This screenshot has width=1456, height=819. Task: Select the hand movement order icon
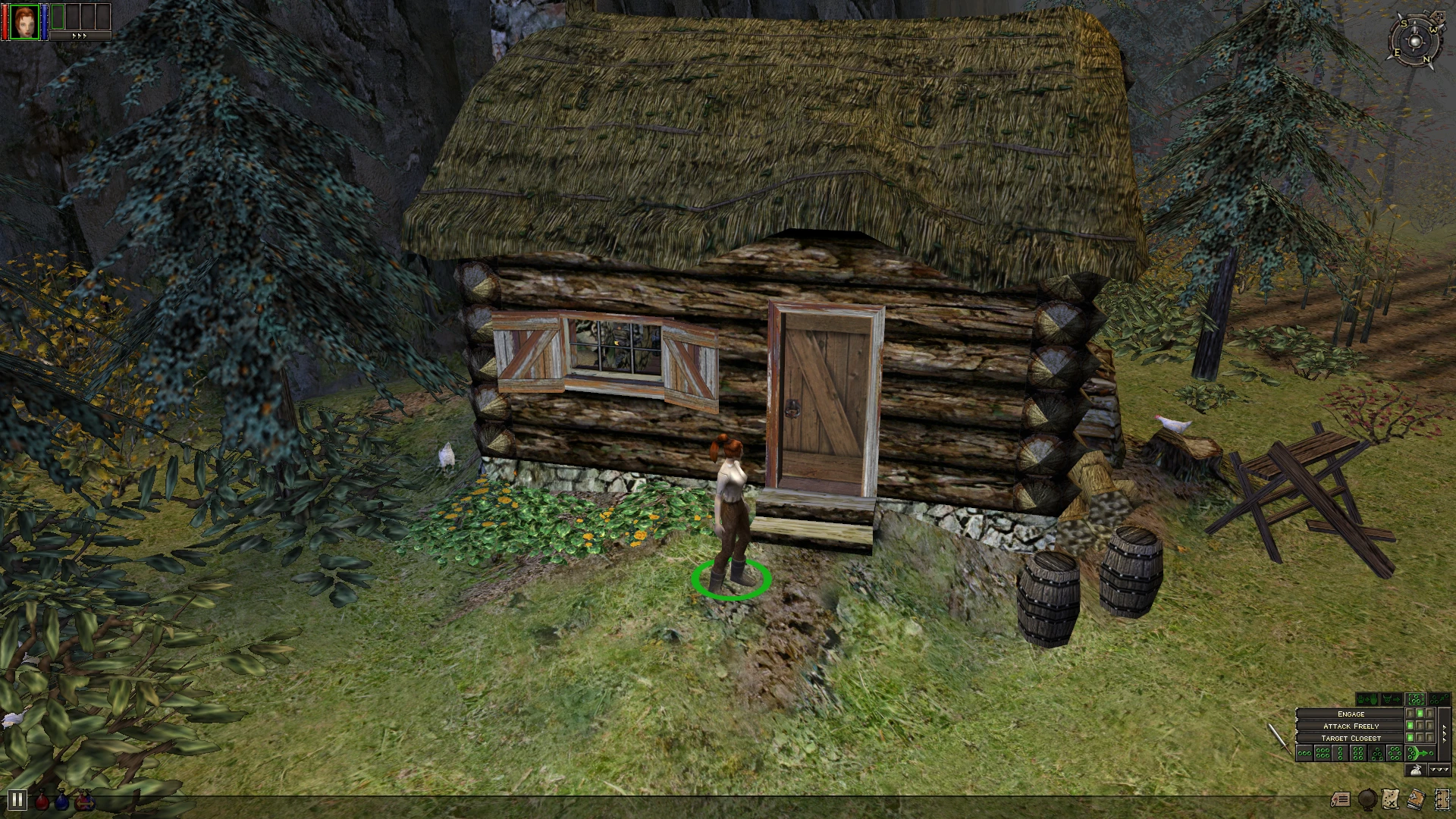coord(1367,698)
